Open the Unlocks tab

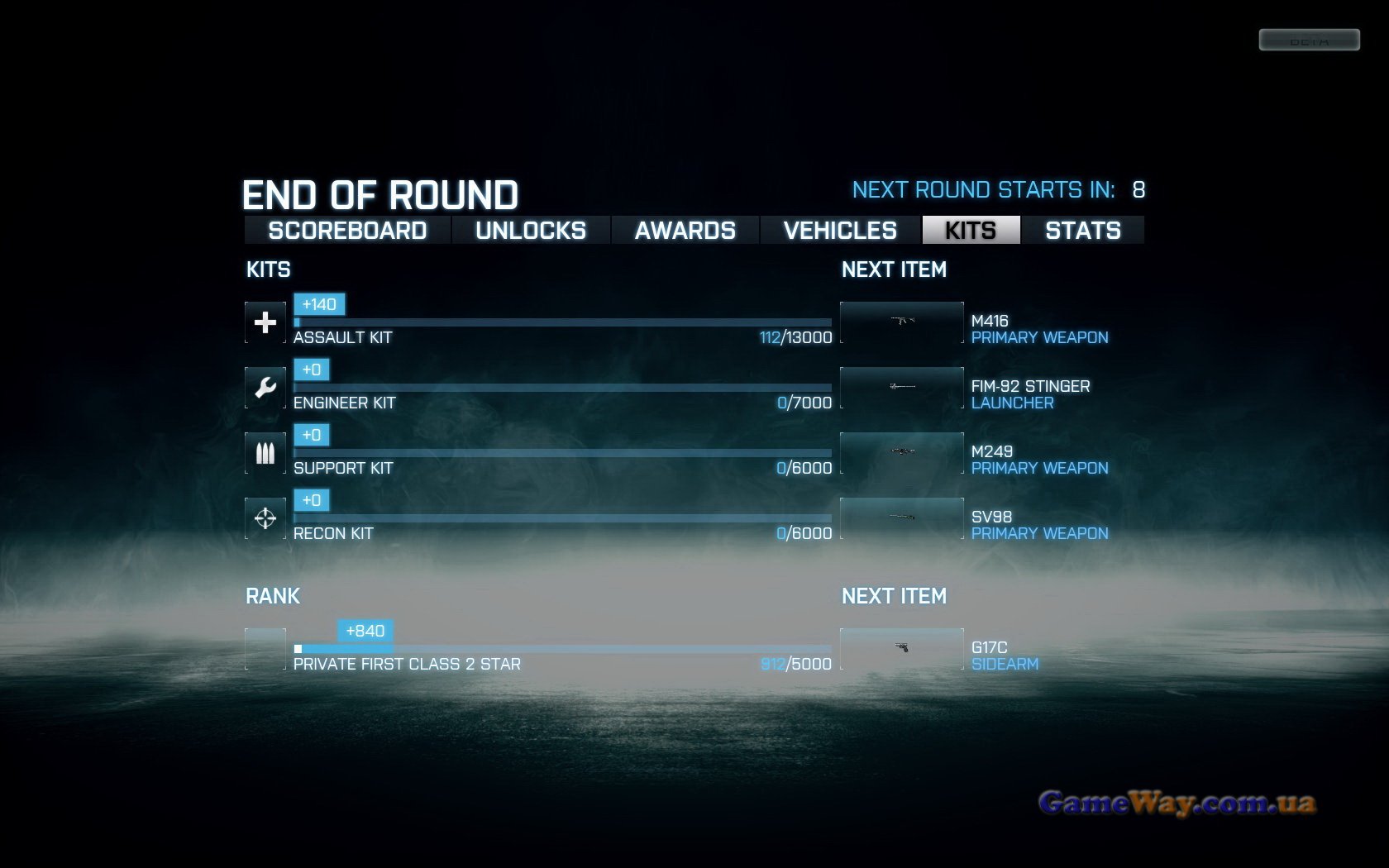click(x=531, y=231)
